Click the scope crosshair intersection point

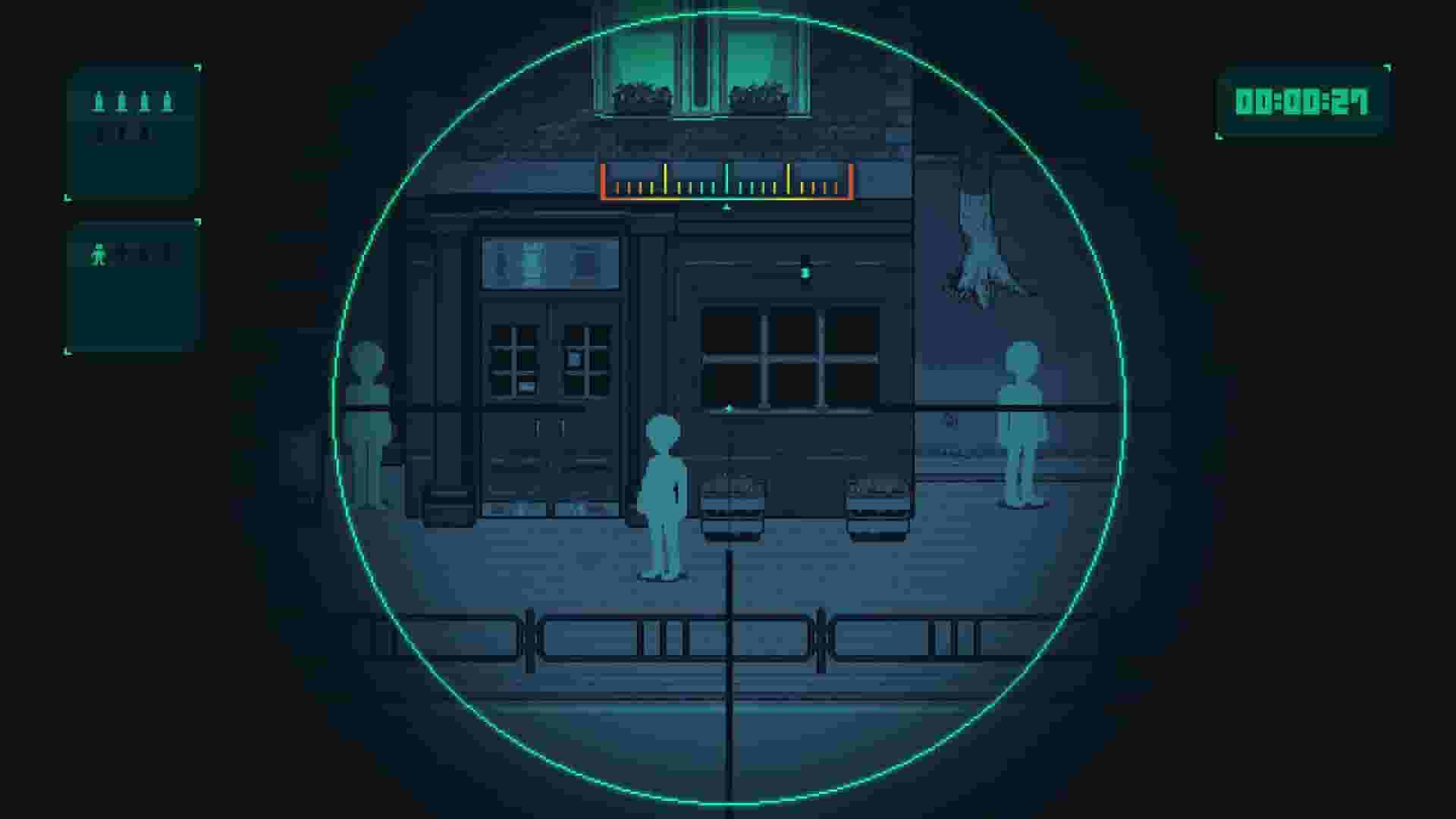(728, 409)
